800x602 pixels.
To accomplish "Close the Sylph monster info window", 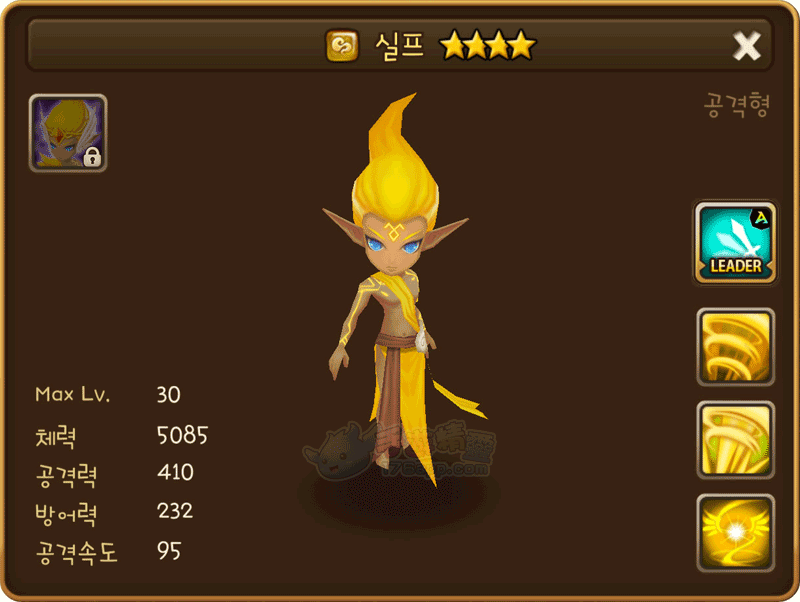I will coord(746,45).
